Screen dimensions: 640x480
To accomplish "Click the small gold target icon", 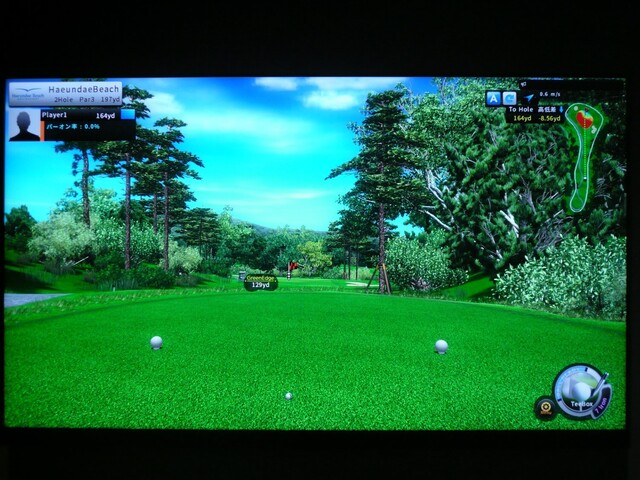I will click(545, 407).
